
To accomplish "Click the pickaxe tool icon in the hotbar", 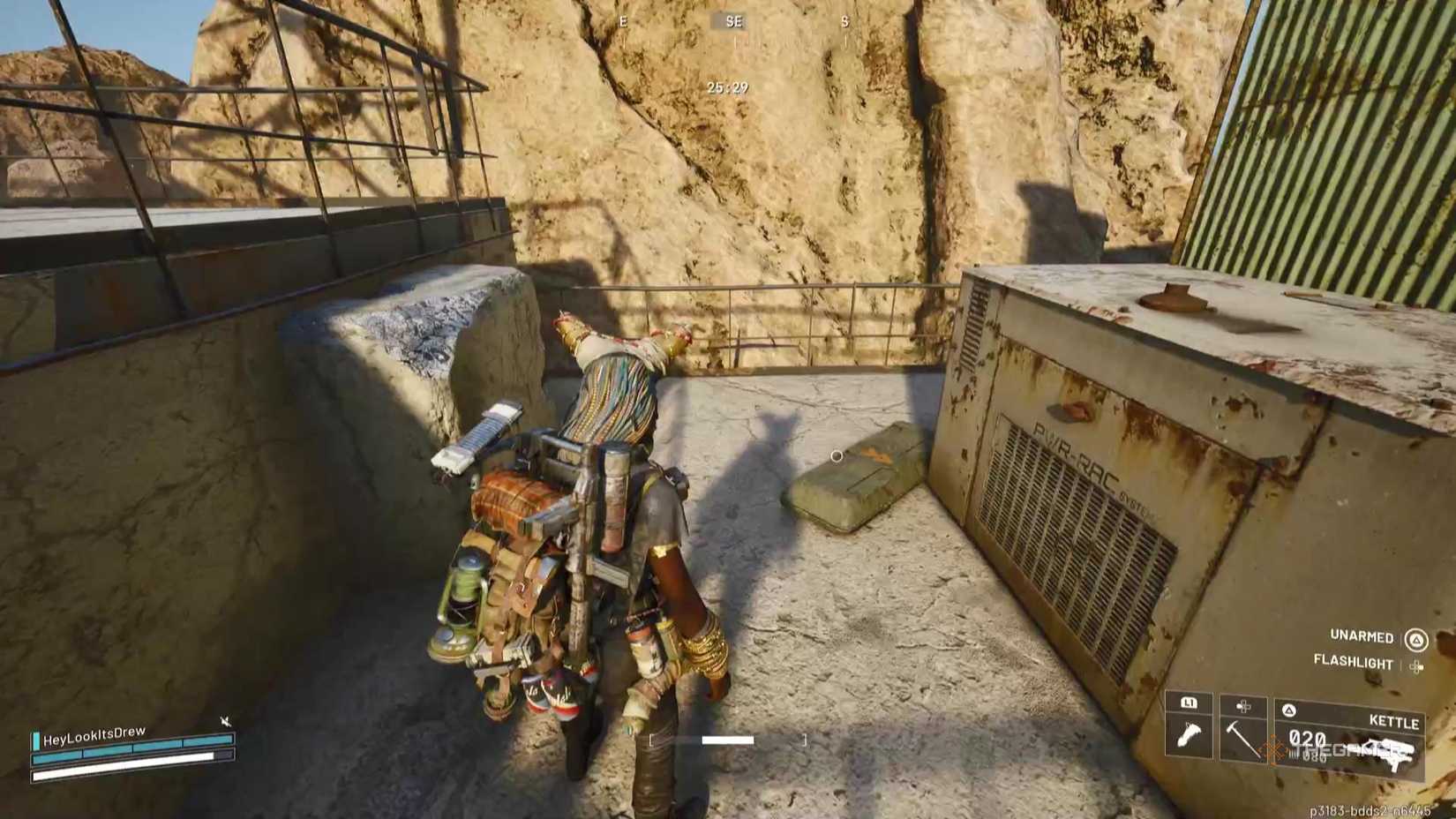I will pos(1242,740).
